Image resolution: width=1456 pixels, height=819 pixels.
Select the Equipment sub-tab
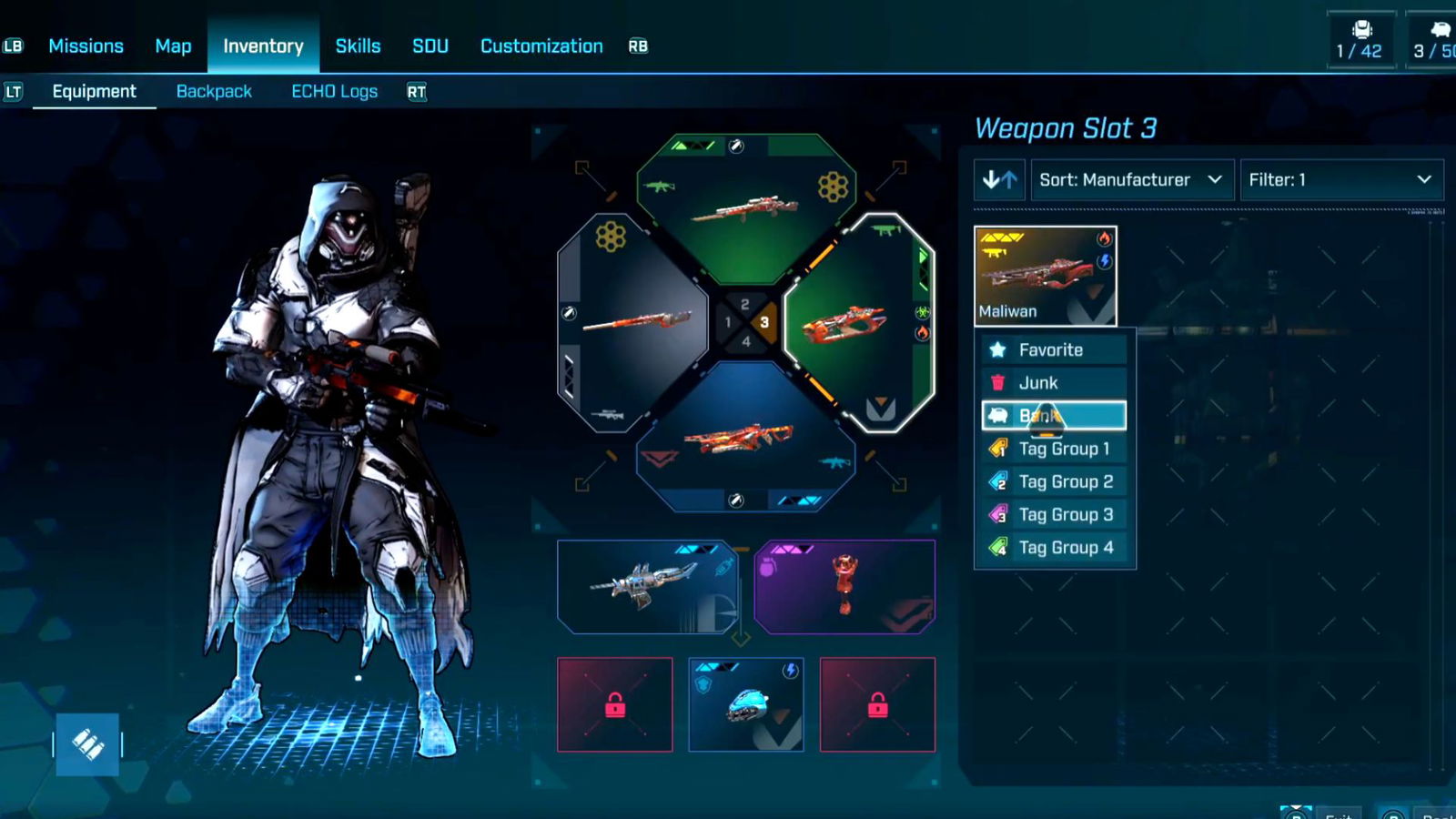(94, 92)
